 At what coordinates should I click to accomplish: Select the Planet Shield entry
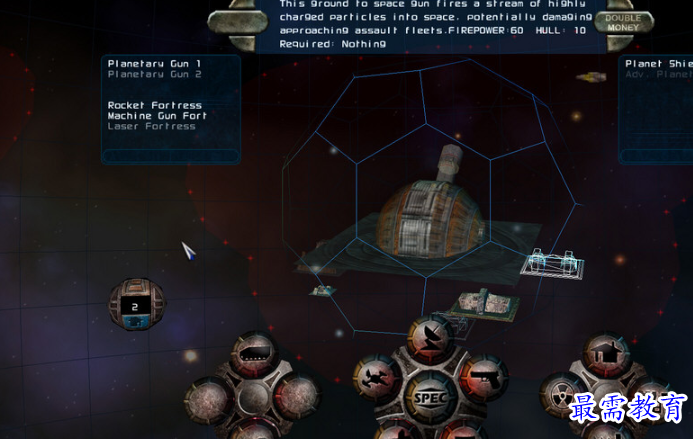(659, 64)
